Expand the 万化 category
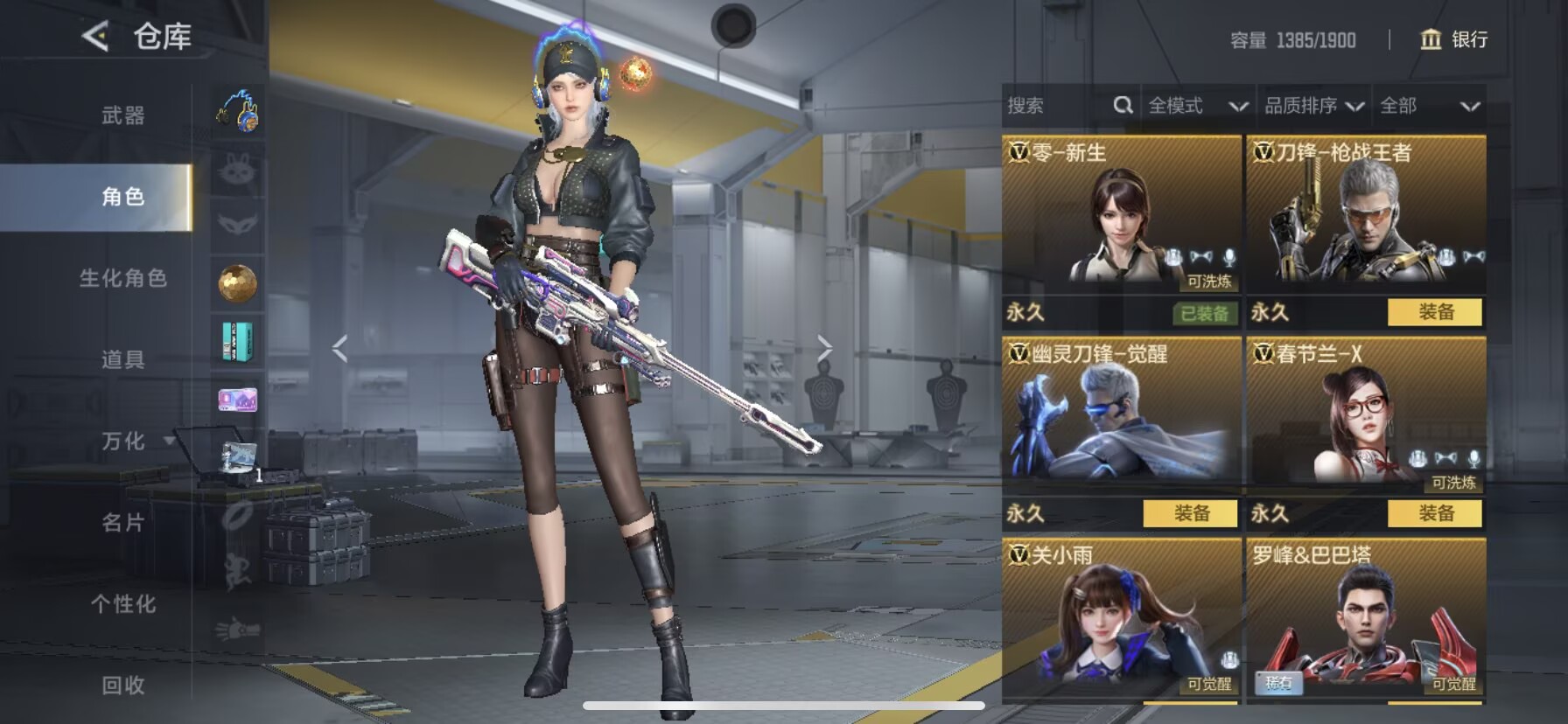This screenshot has height=724, width=1568. tap(124, 442)
